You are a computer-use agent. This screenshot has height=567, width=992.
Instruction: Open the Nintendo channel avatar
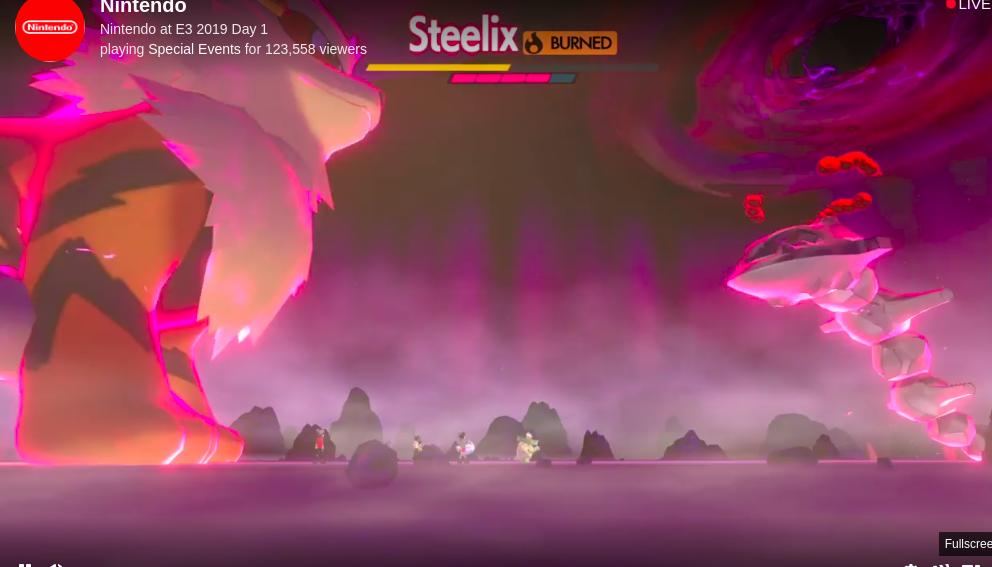point(49,28)
